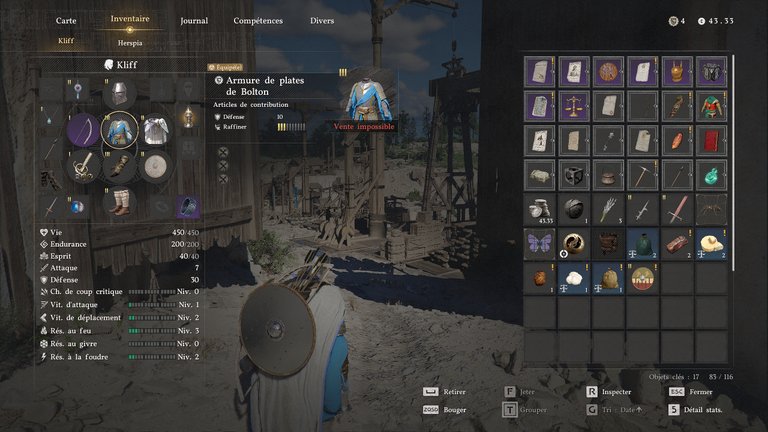768x432 pixels.
Task: Select the green and red tunic item
Action: tap(711, 105)
